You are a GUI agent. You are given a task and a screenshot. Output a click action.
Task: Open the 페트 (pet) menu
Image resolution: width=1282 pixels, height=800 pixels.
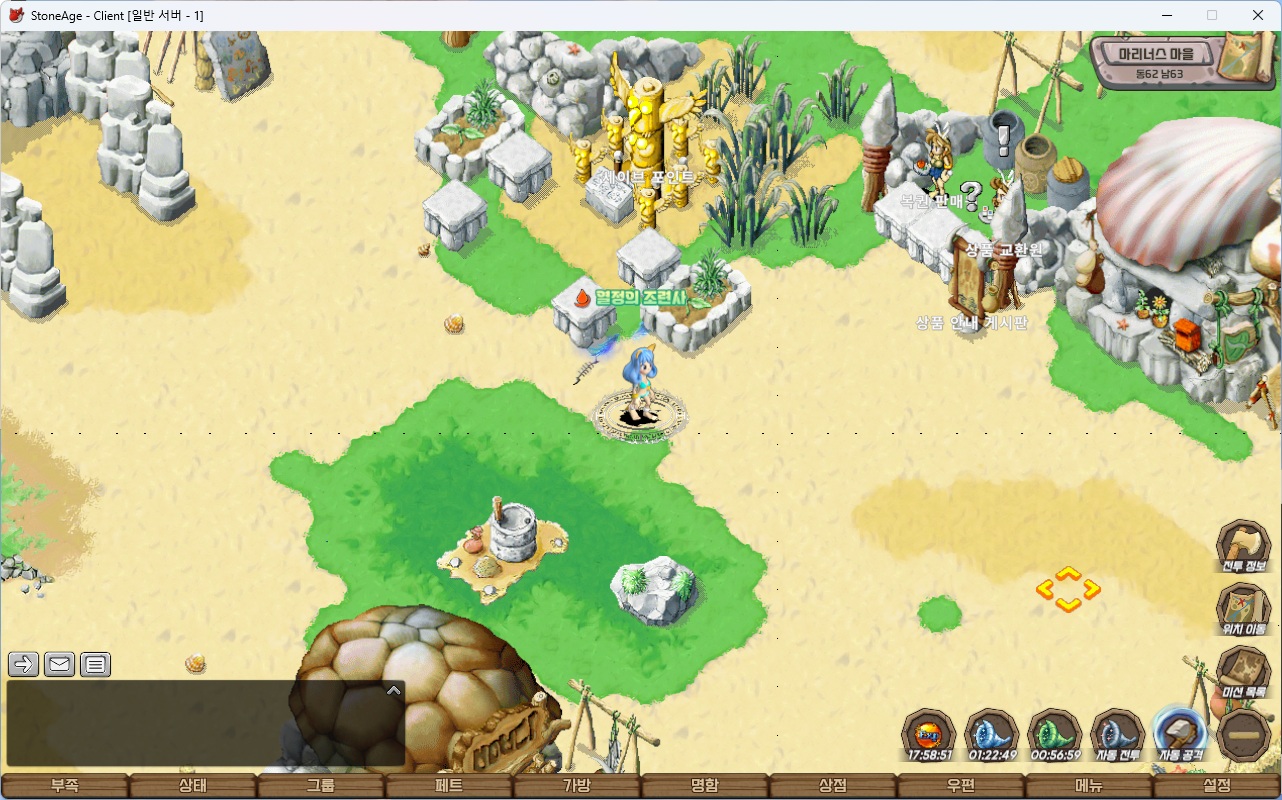click(x=449, y=786)
